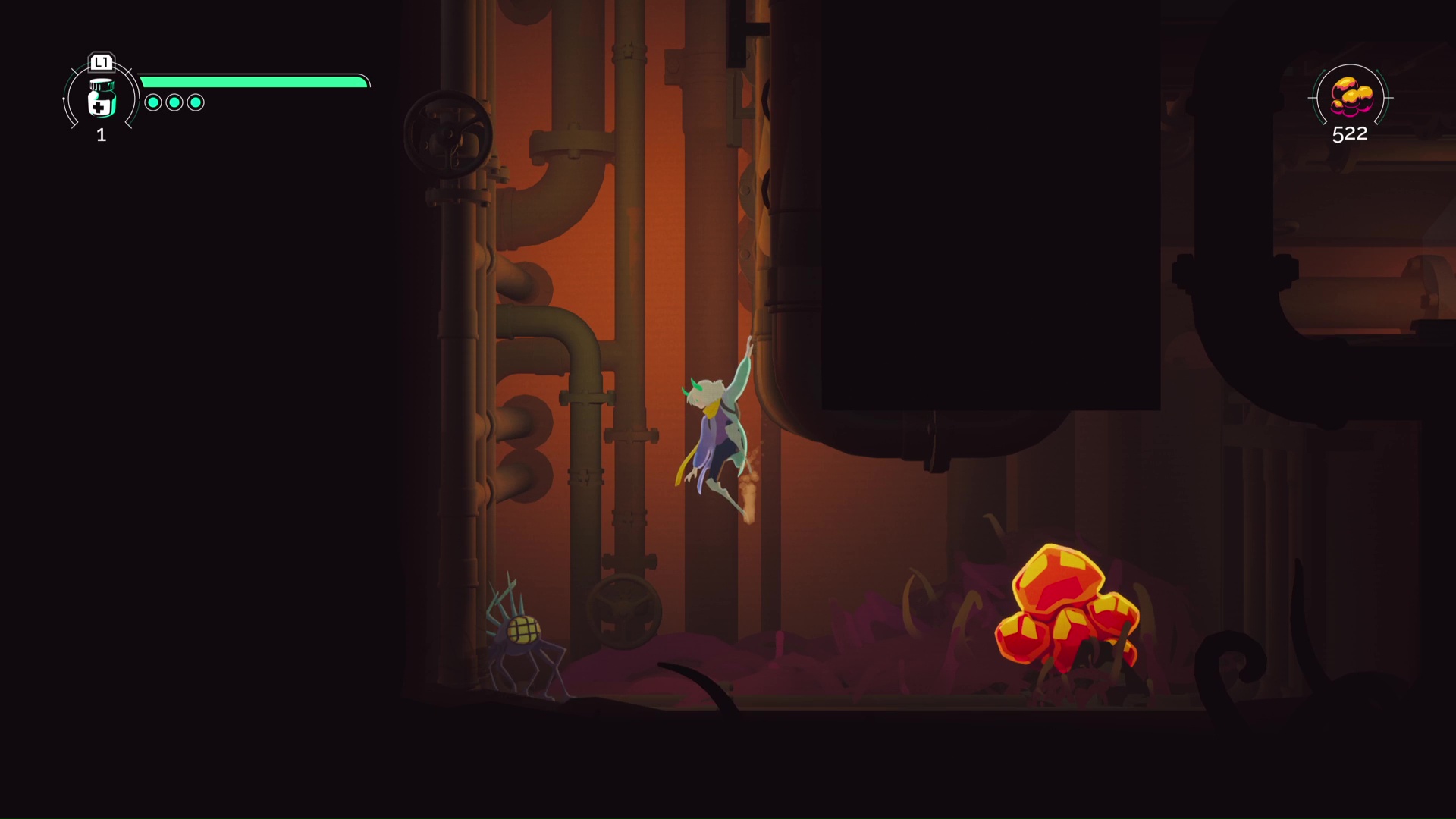The width and height of the screenshot is (1456, 819).
Task: Expand the healing item selector frame
Action: (100, 99)
